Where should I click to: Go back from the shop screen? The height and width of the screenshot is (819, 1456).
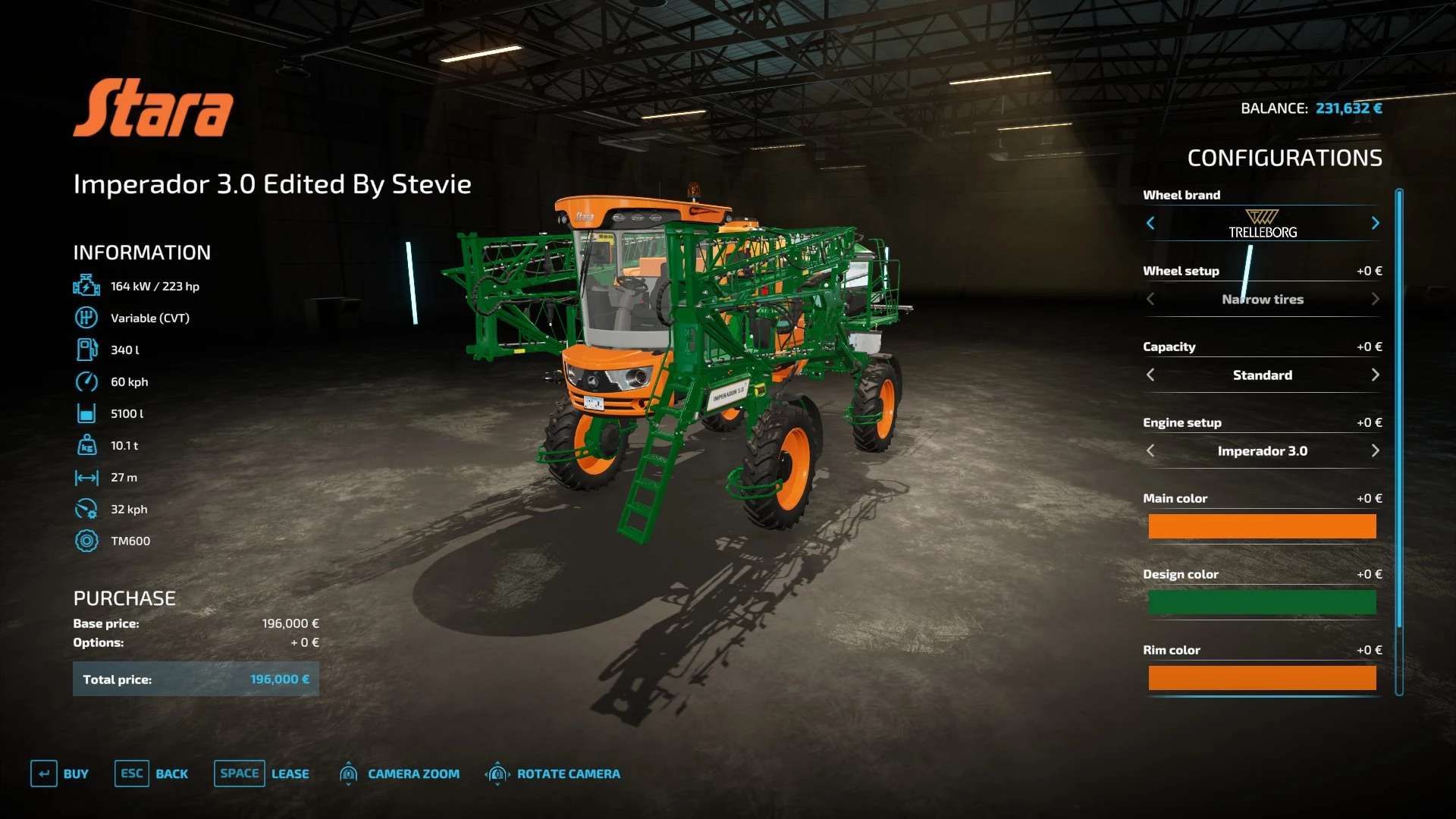coord(152,773)
